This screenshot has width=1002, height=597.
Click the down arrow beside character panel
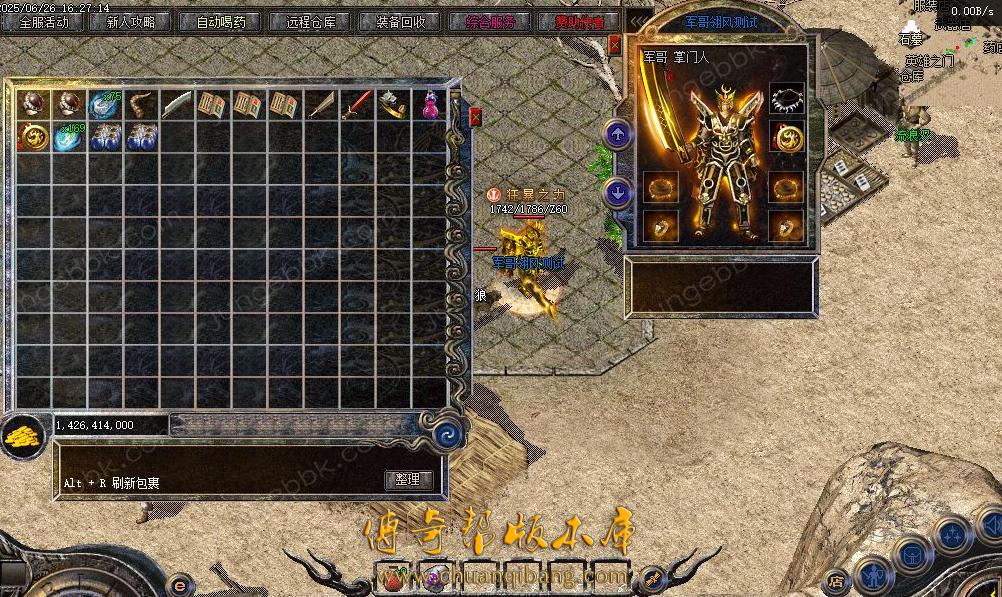point(618,191)
